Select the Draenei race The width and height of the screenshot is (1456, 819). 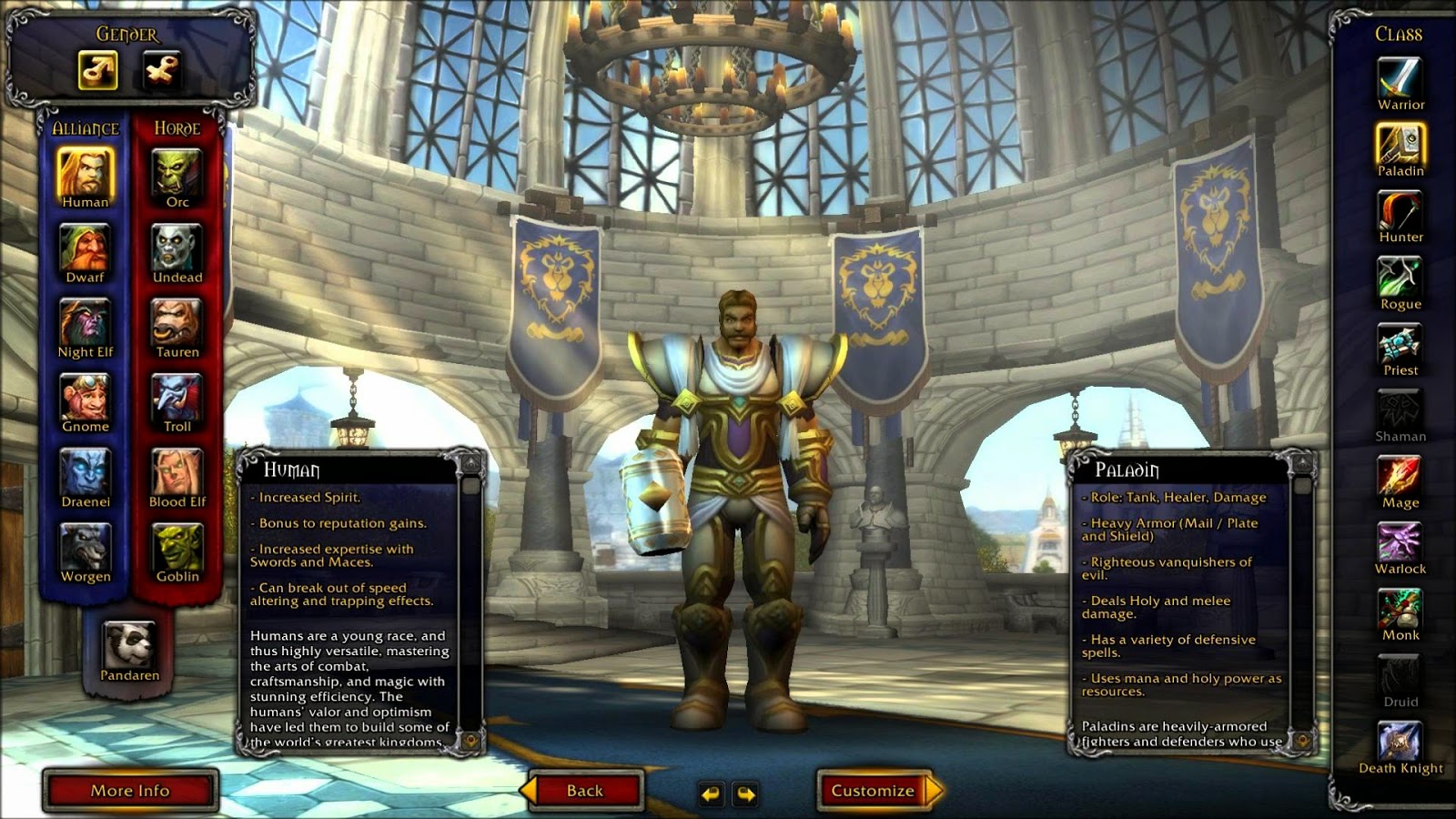[x=86, y=470]
